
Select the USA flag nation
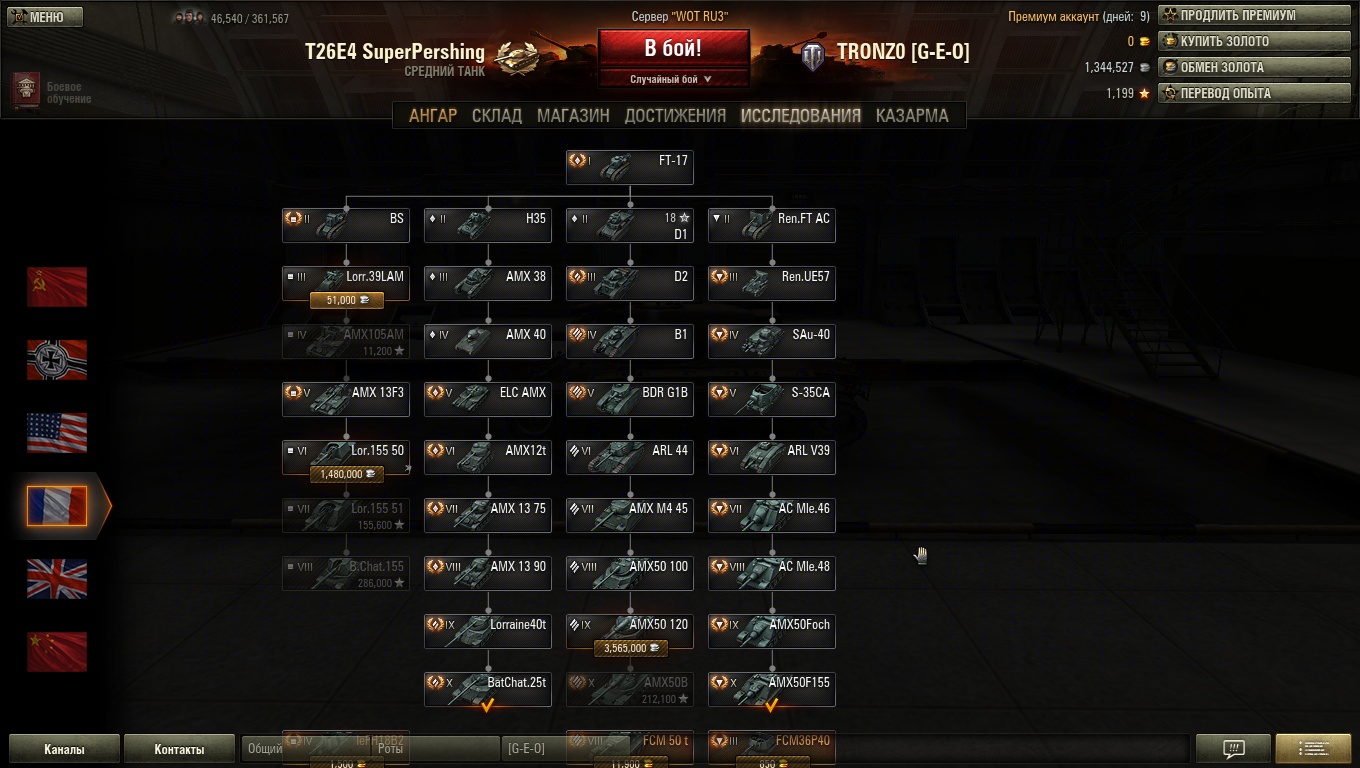(57, 433)
